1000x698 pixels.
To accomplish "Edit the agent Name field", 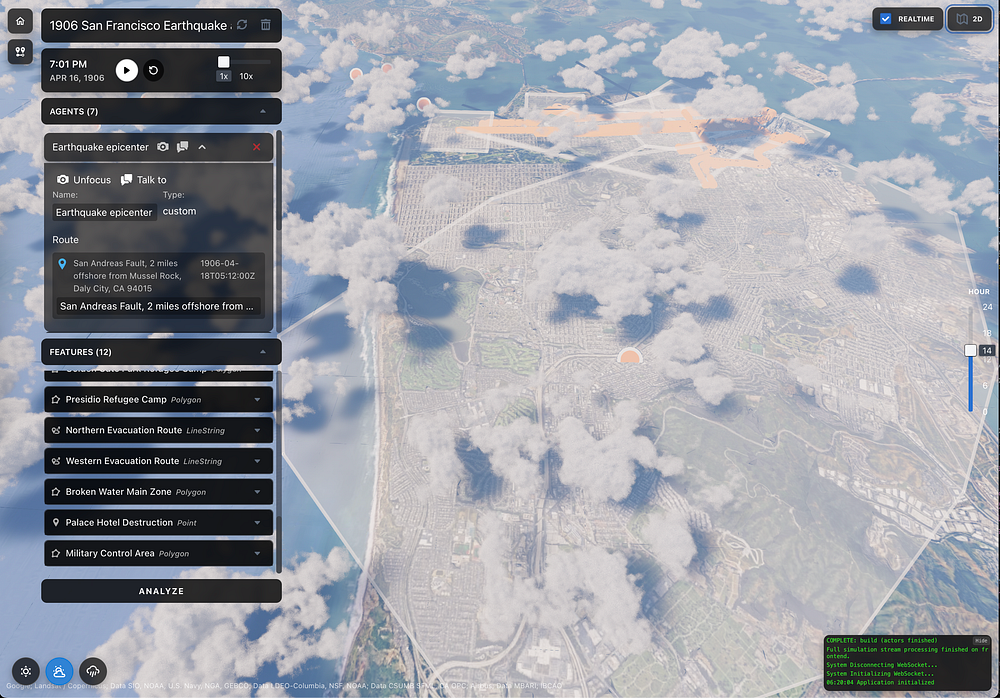I will click(x=104, y=212).
